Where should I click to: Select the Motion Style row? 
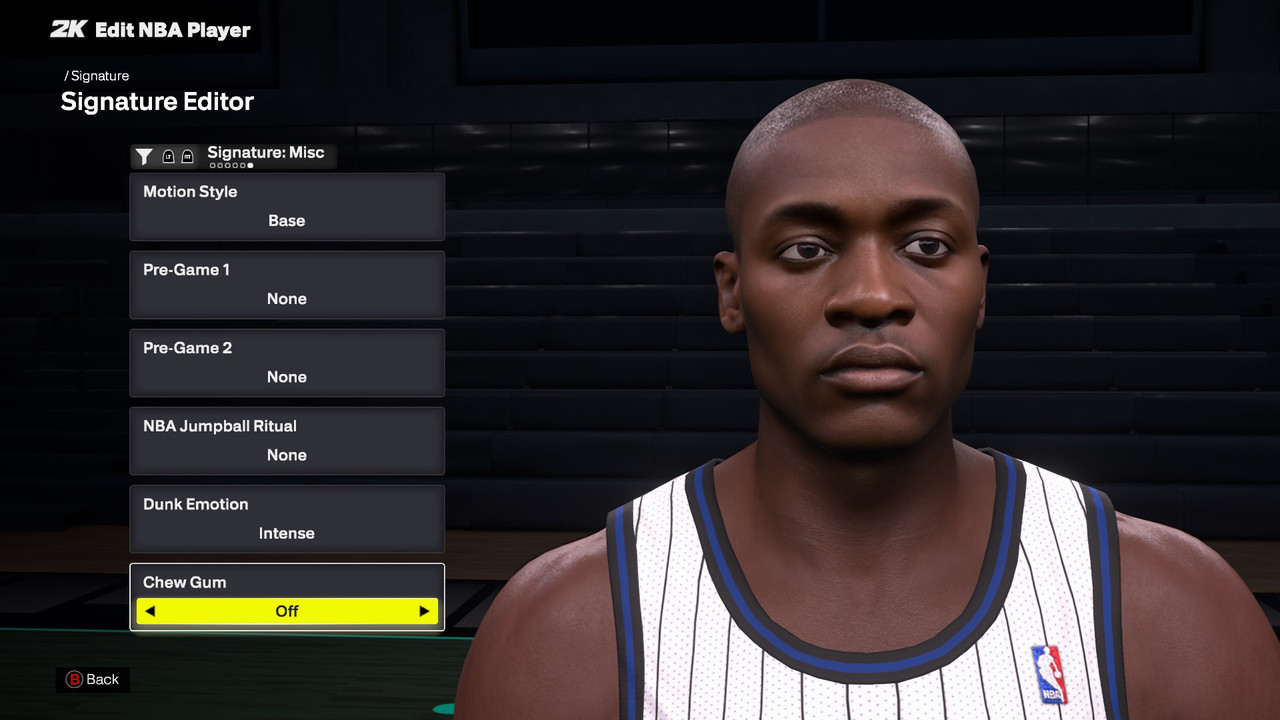[287, 207]
